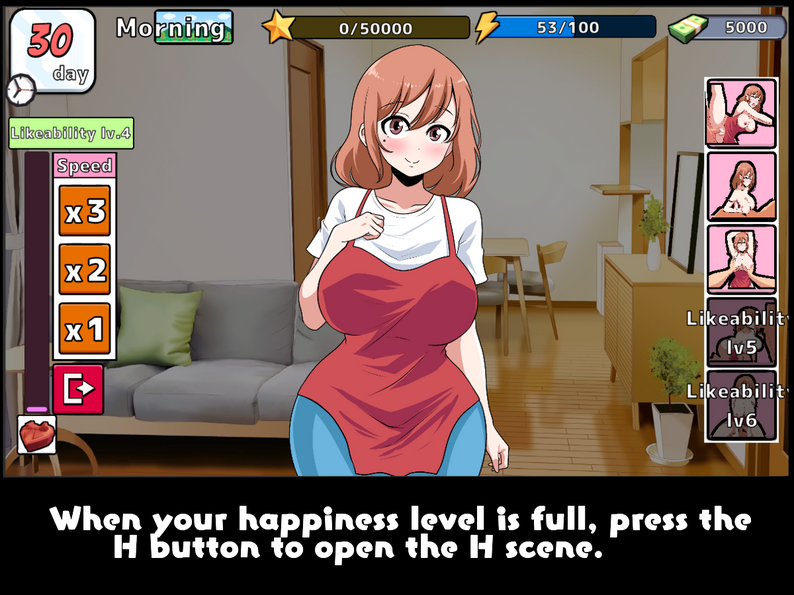Viewport: 794px width, 595px height.
Task: Open the locked Likeability lv6 scene
Action: pyautogui.click(x=741, y=405)
